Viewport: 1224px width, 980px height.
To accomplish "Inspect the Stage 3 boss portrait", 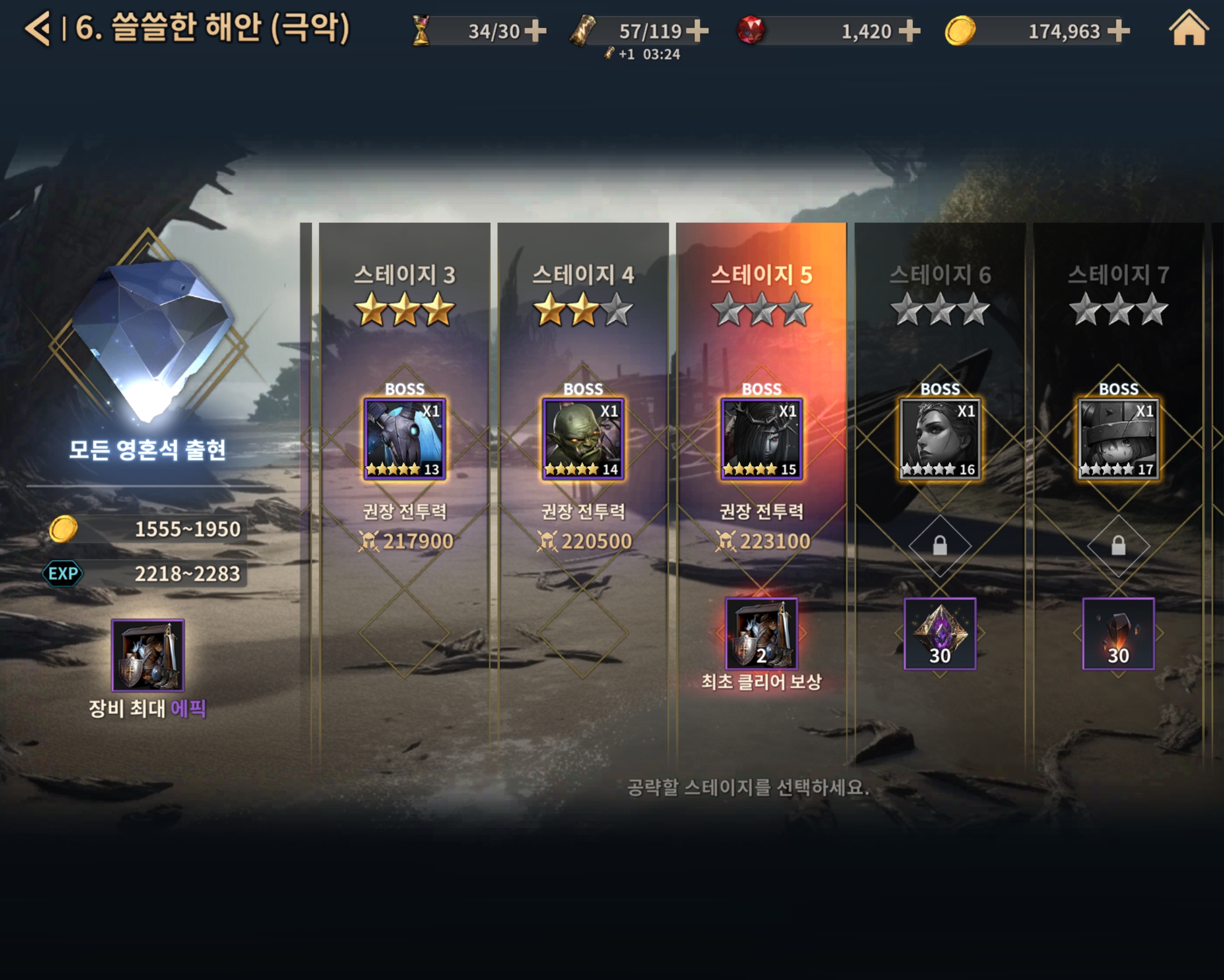I will click(404, 439).
